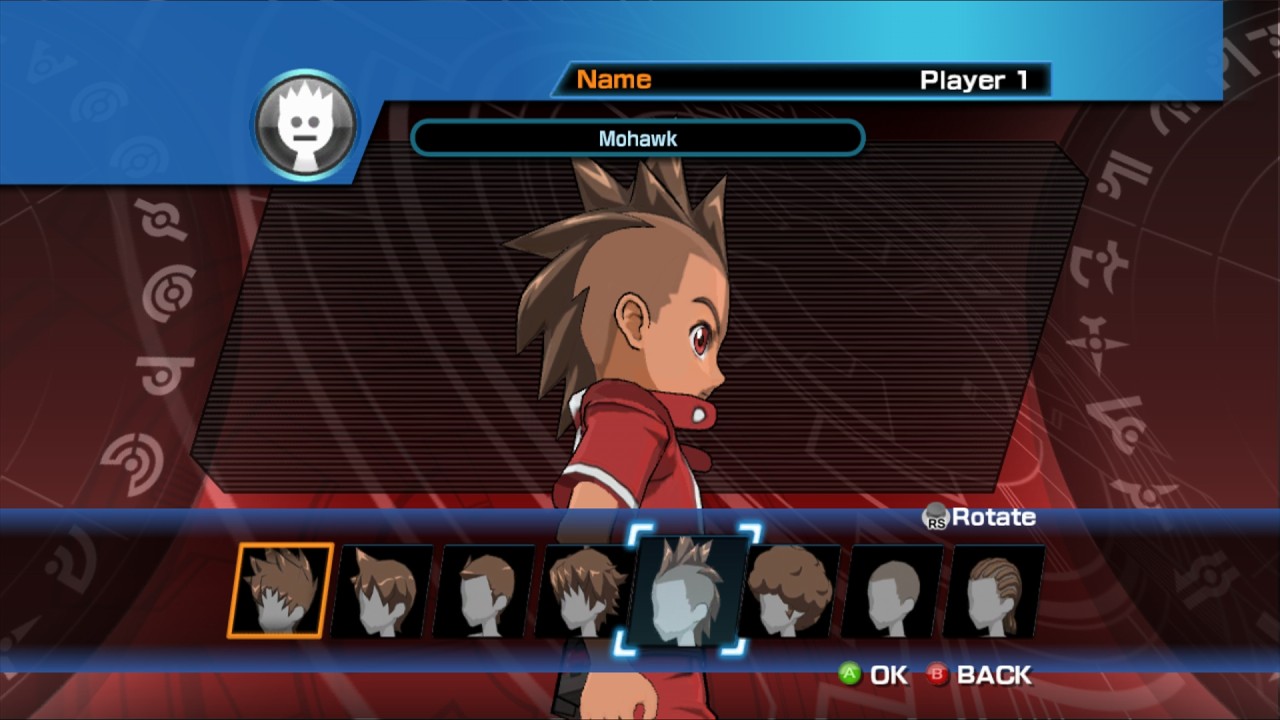Screen dimensions: 1280x720
Task: Go back with the BACK button
Action: pyautogui.click(x=979, y=675)
